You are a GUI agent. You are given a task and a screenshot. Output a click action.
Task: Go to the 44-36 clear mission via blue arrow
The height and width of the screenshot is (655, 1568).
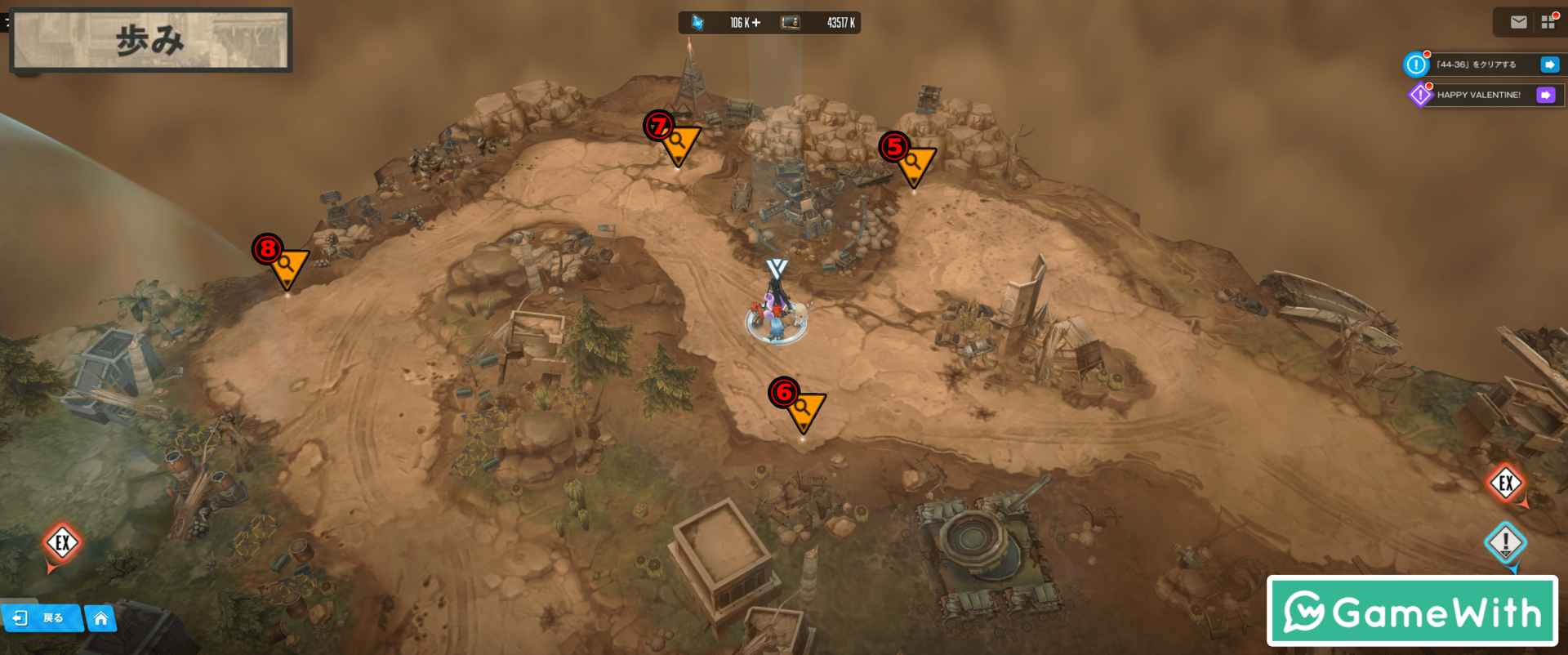tap(1549, 65)
